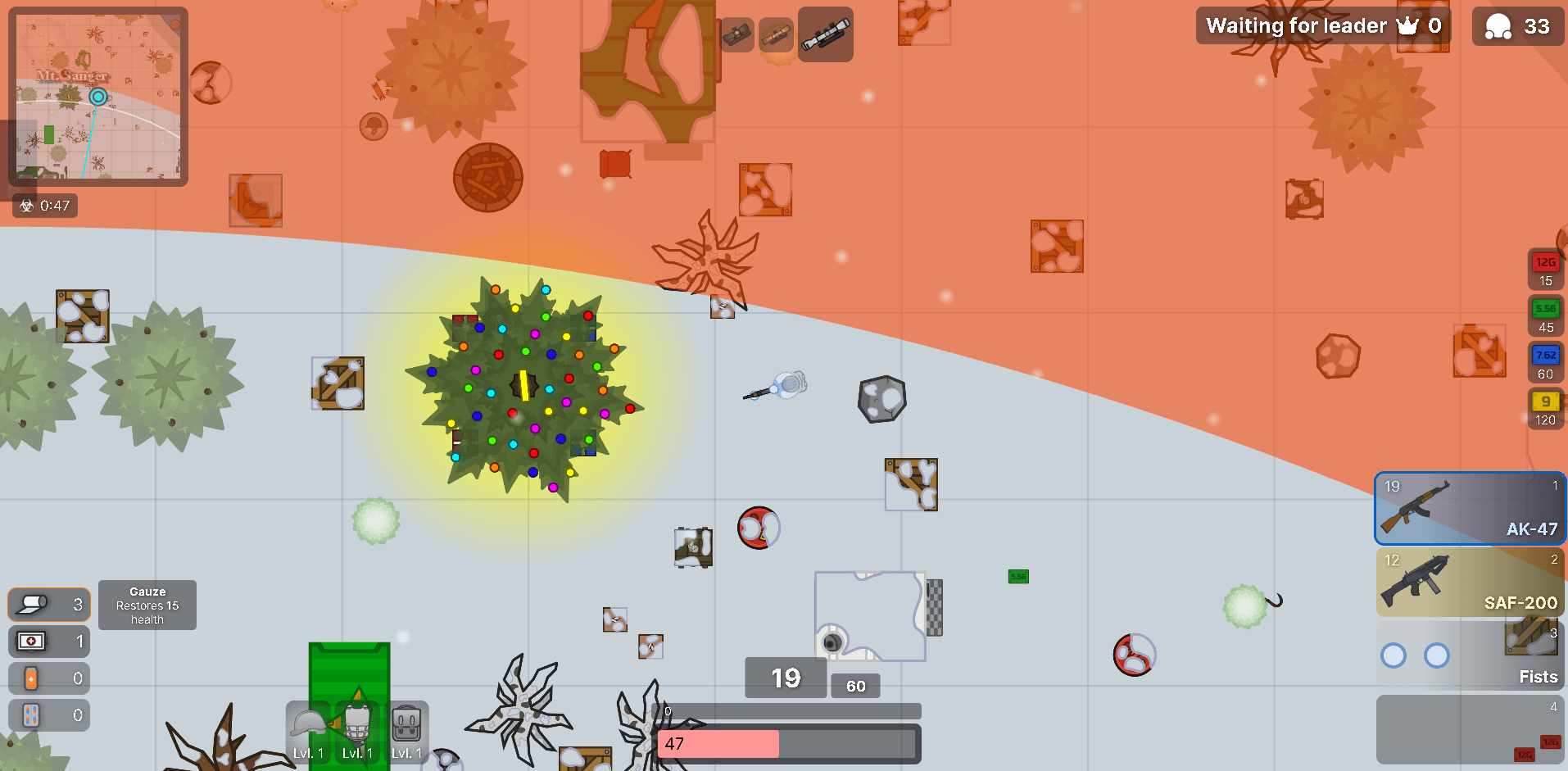Click the player count showing 33
The height and width of the screenshot is (771, 1568).
coord(1517,25)
